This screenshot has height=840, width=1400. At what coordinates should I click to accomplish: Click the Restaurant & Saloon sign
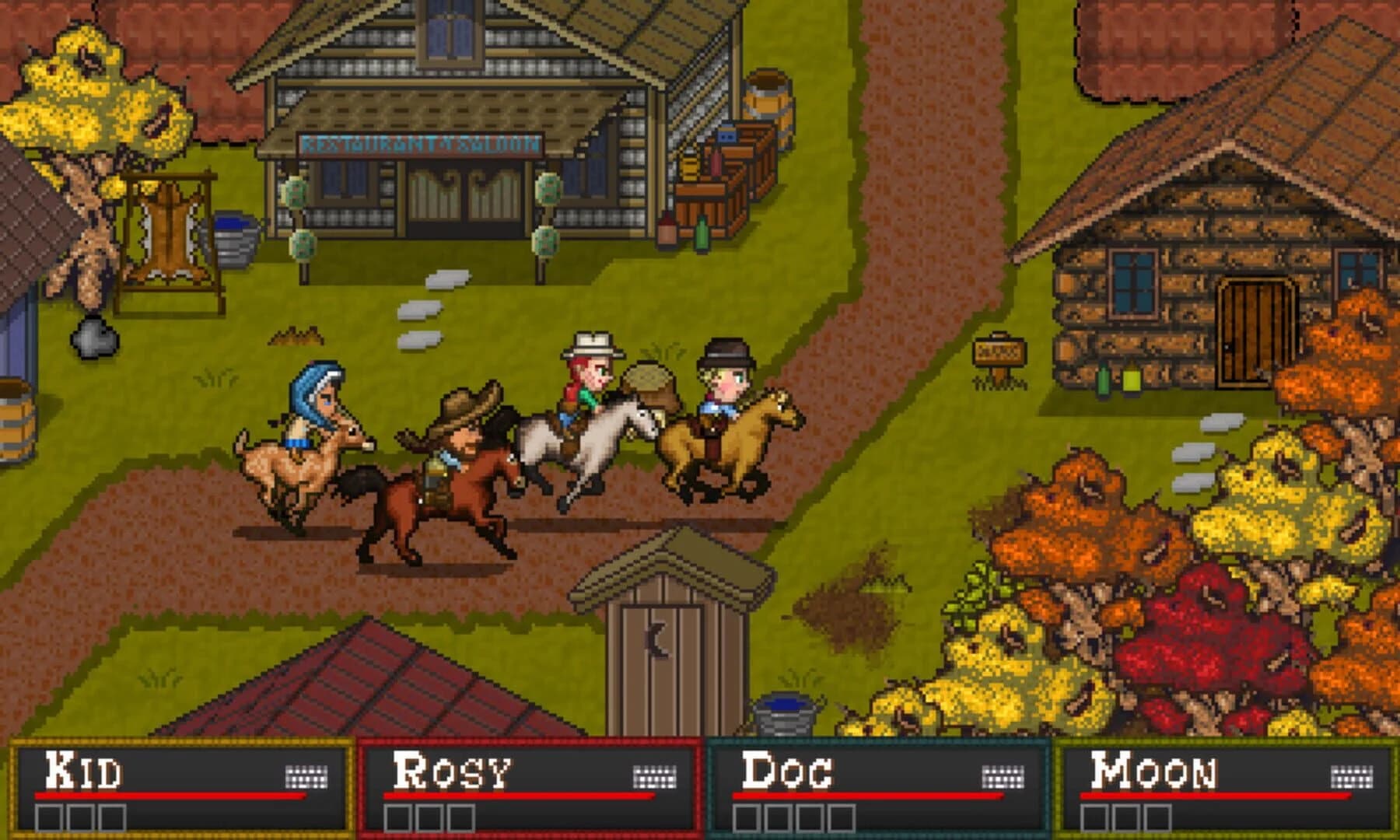420,144
